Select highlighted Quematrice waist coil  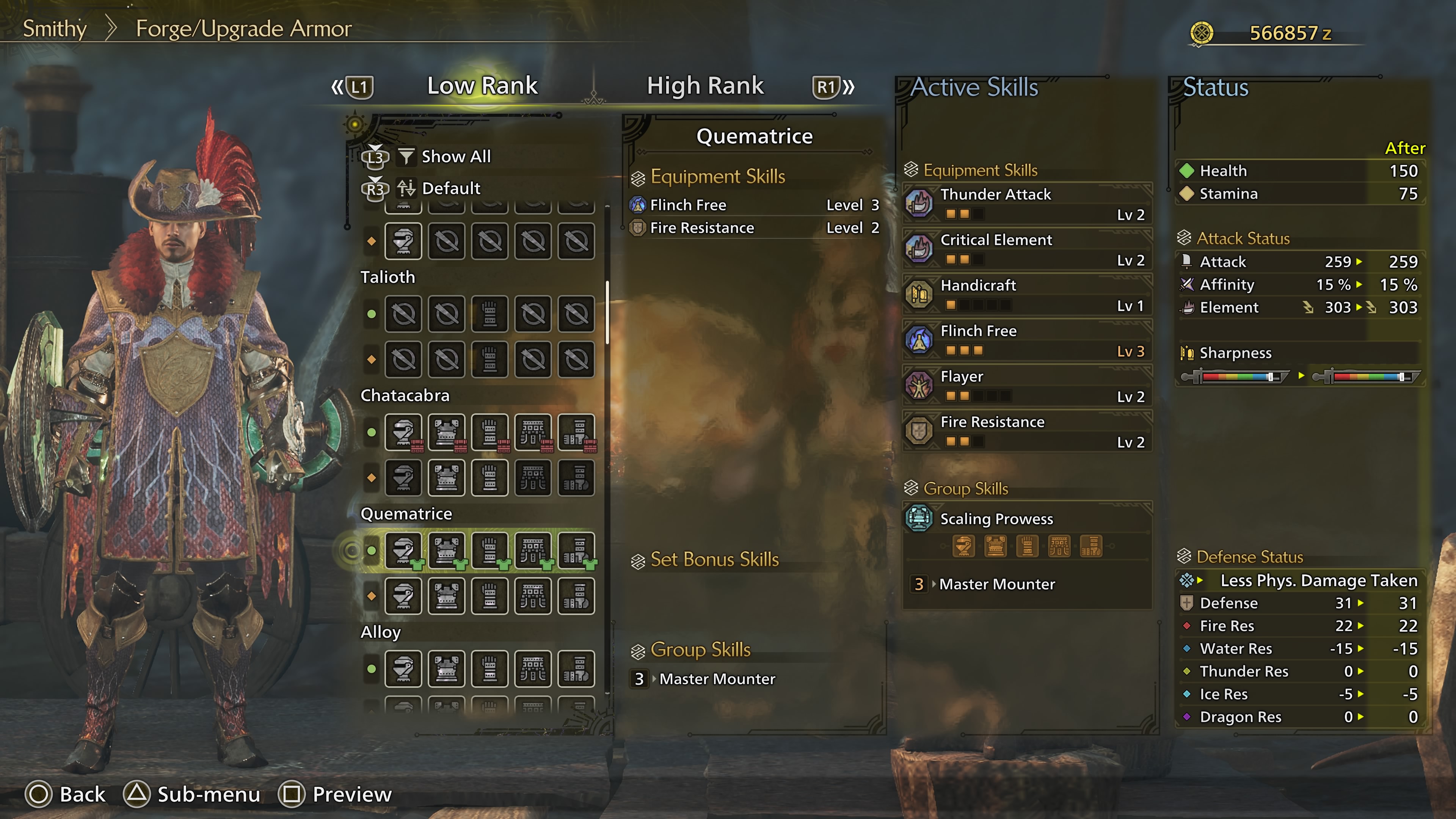tap(533, 550)
